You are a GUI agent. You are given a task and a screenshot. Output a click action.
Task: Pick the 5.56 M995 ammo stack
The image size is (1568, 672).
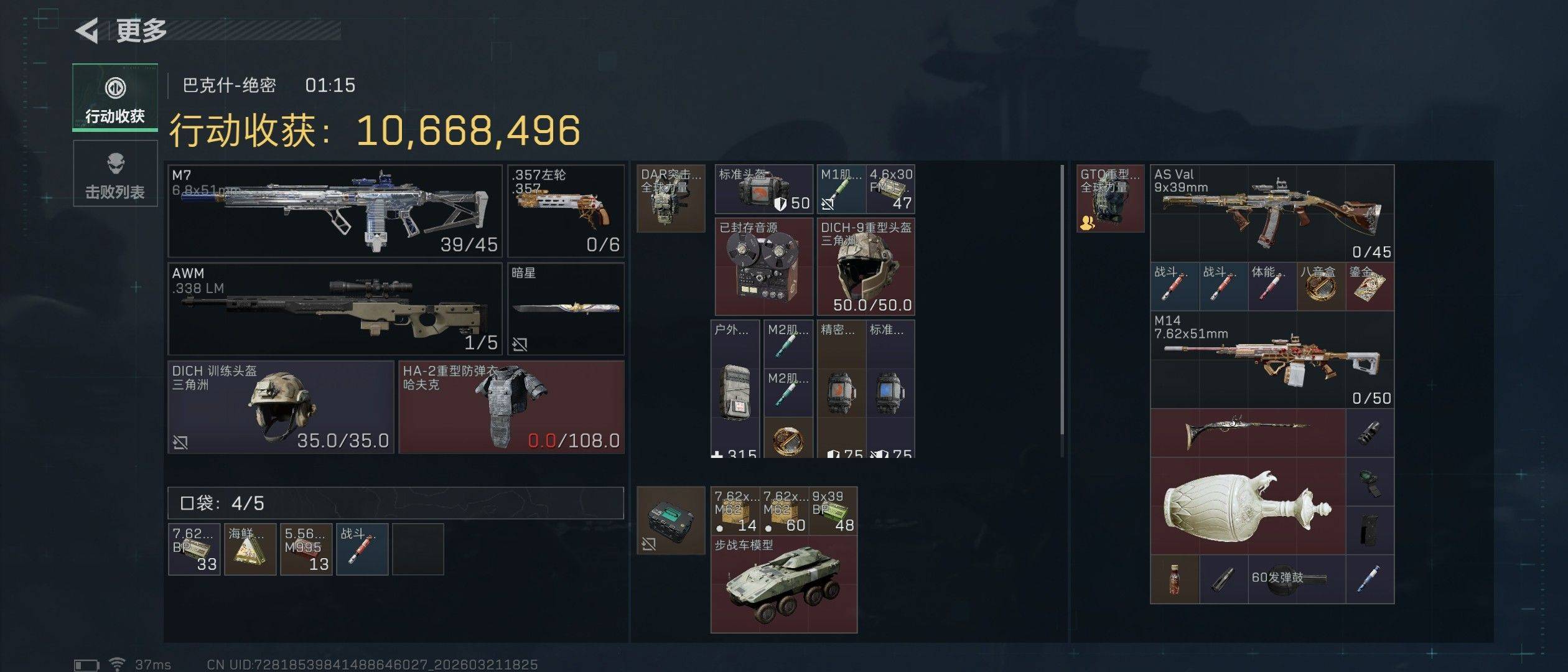(306, 549)
